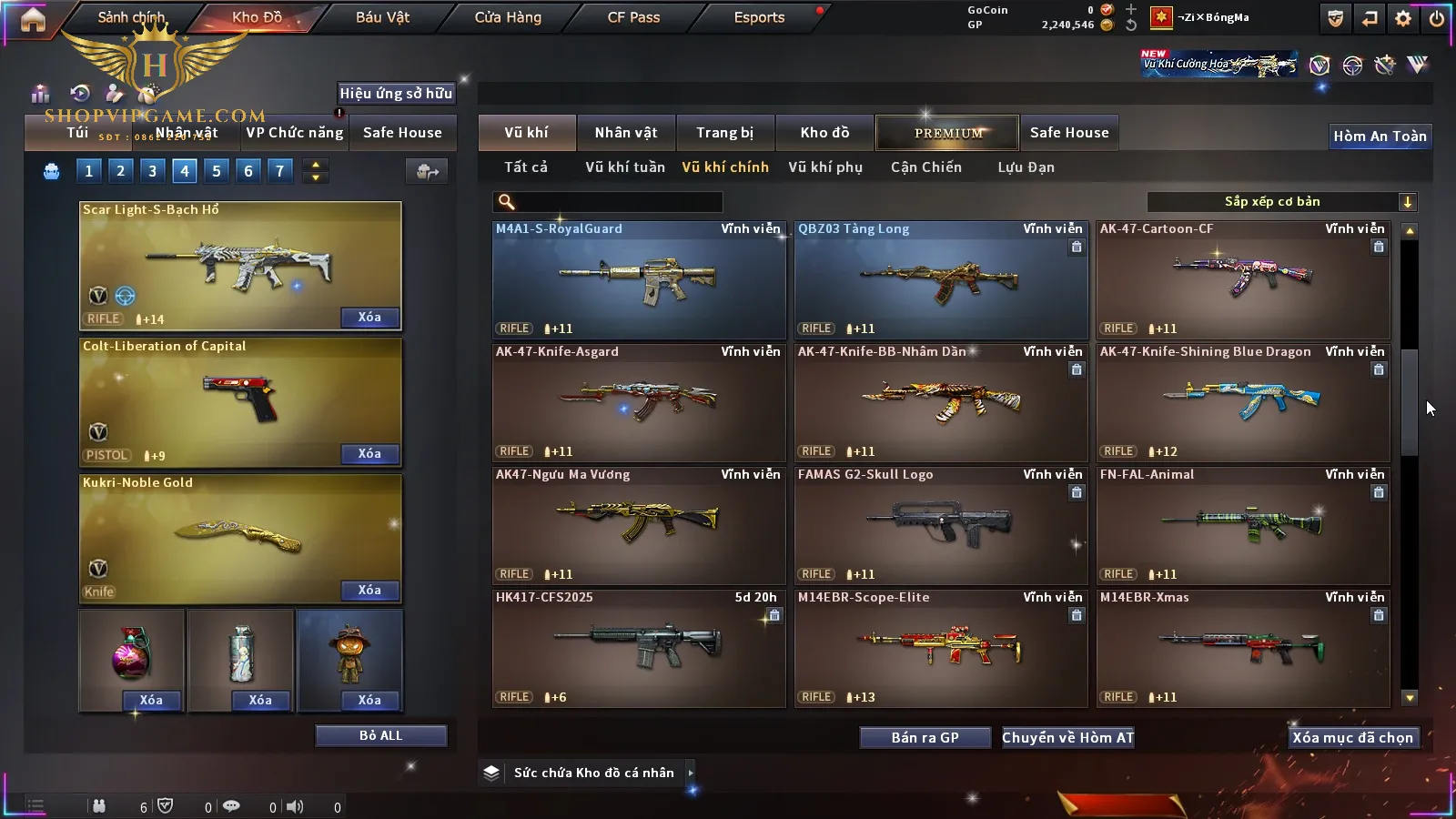Choose the AK-47-Knife-Shining Blue Dragon
The image size is (1456, 819).
click(1243, 402)
